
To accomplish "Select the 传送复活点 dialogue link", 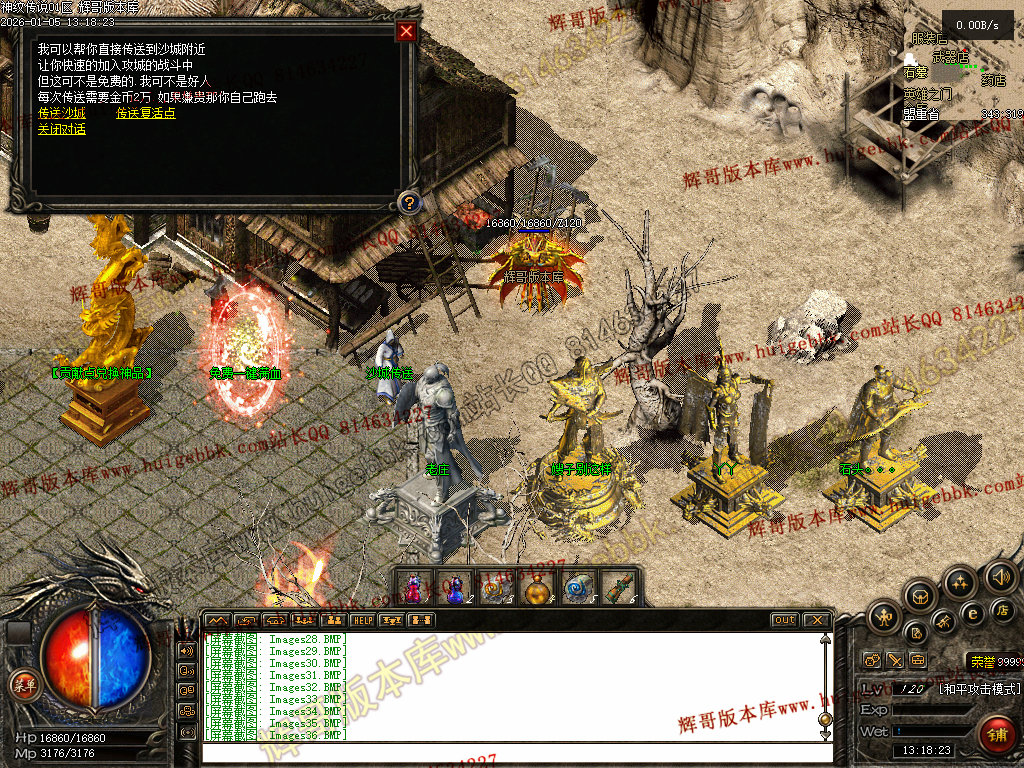I will coord(145,113).
